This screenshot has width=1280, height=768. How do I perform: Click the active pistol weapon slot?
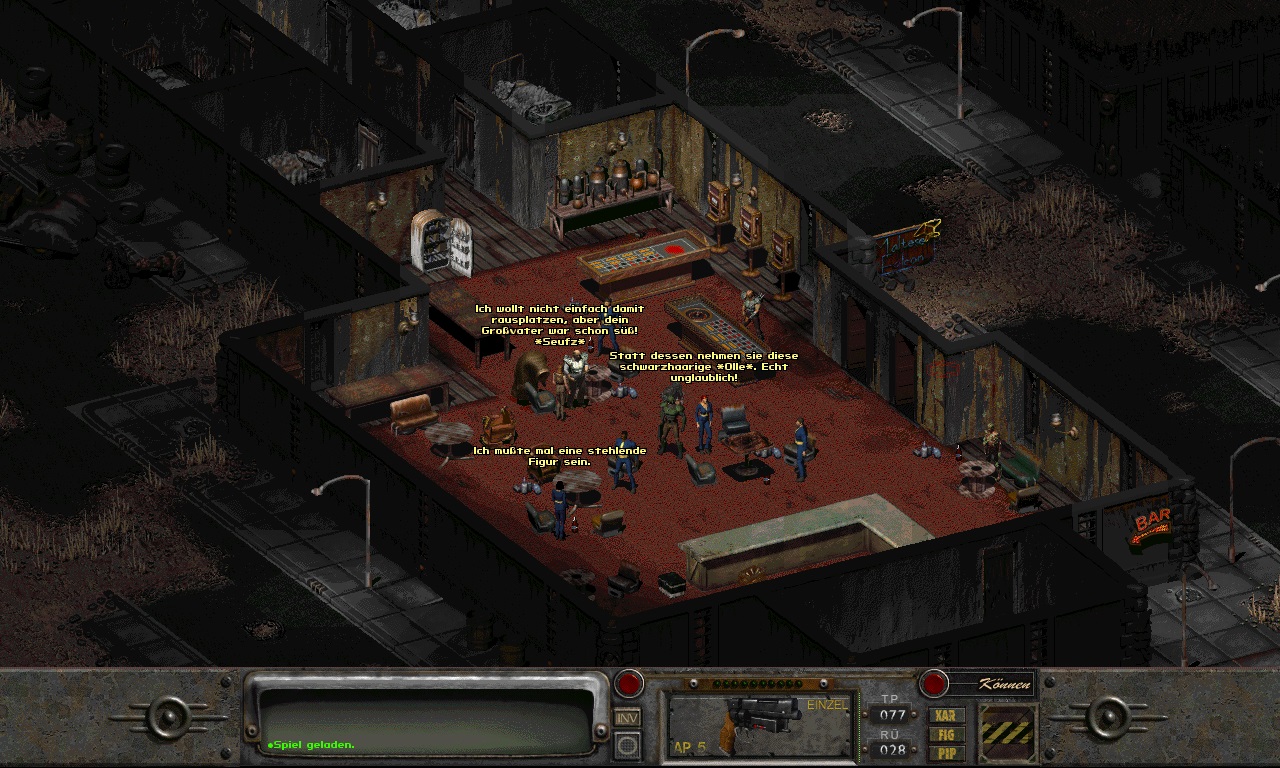click(x=762, y=725)
